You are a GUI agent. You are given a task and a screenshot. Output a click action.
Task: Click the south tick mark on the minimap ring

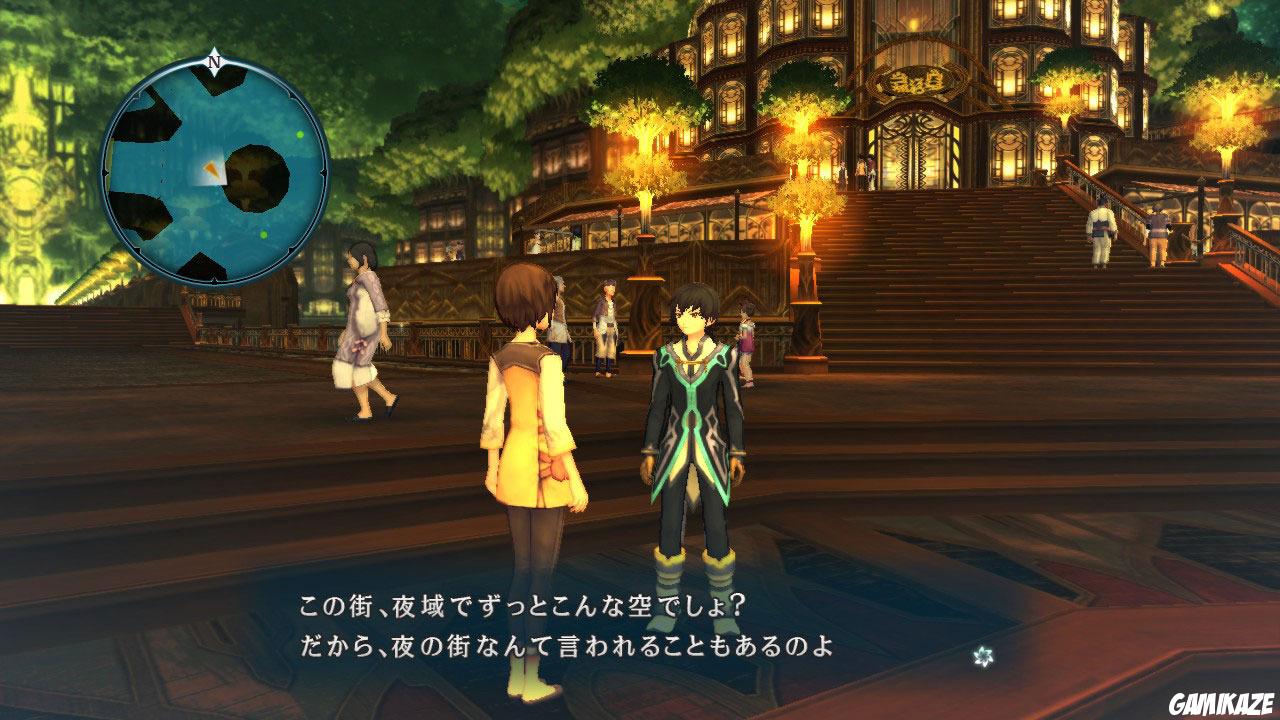point(214,279)
